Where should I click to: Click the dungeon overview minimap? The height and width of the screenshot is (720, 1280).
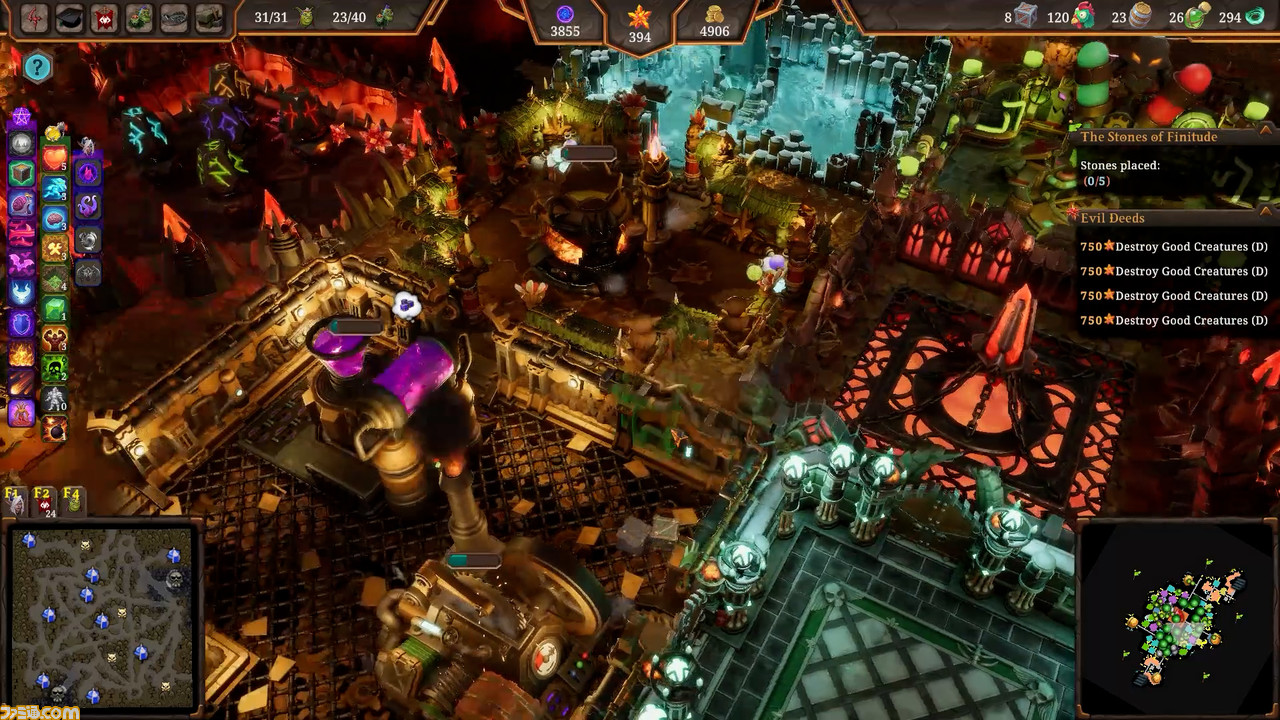(x=101, y=617)
